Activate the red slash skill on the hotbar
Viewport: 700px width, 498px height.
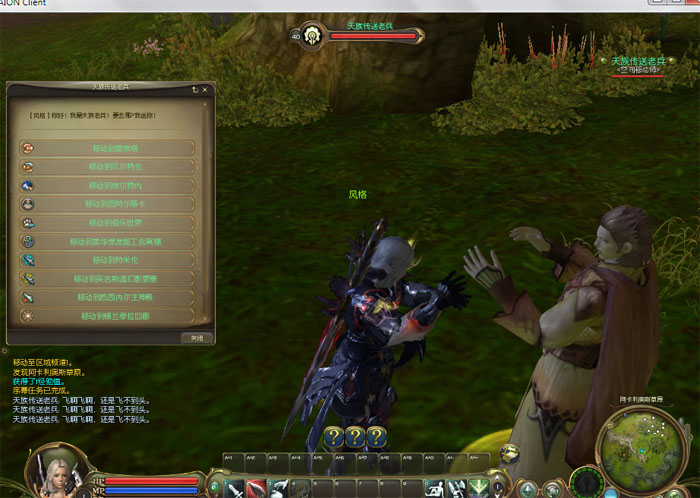point(256,488)
